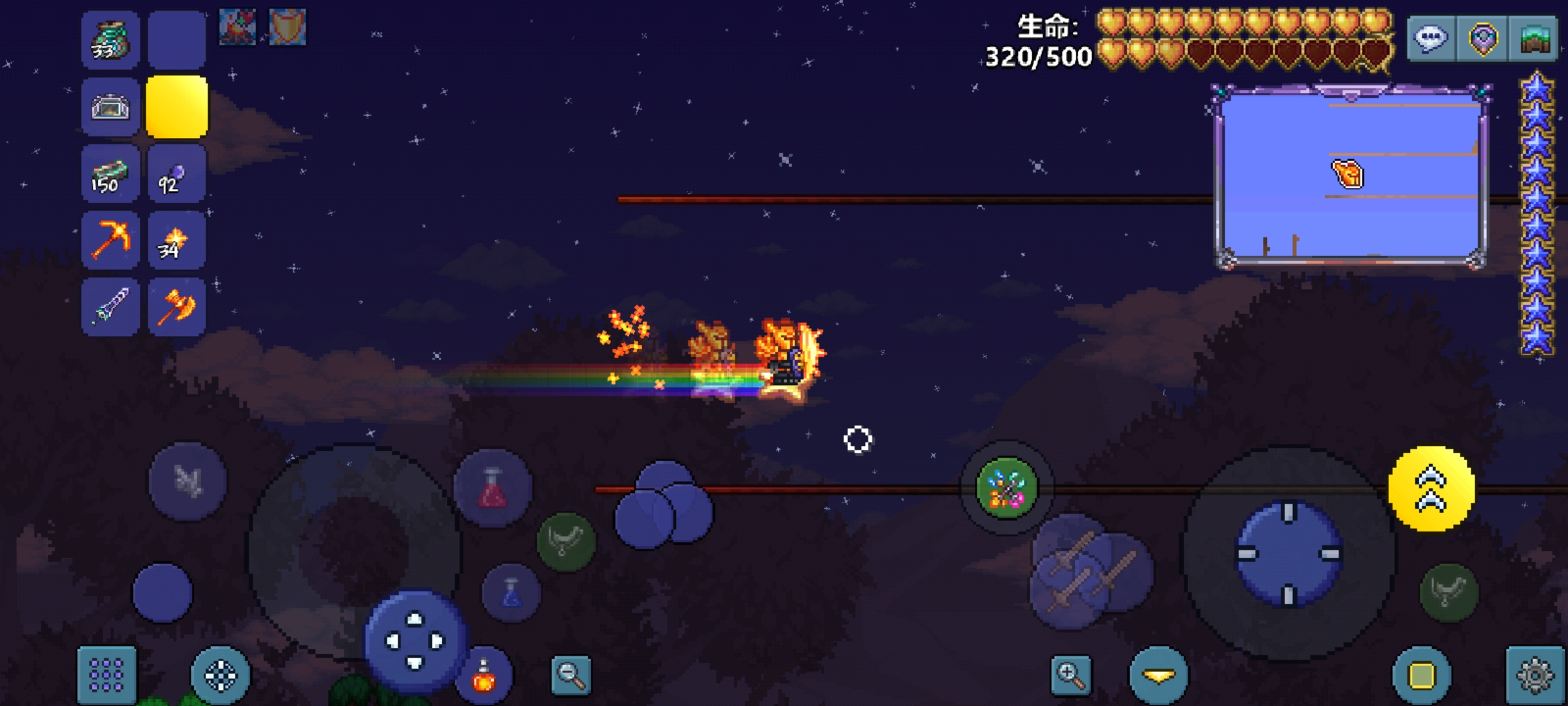Choose the golden hamaxe hotbar slot
The image size is (1568, 706).
pyautogui.click(x=176, y=307)
